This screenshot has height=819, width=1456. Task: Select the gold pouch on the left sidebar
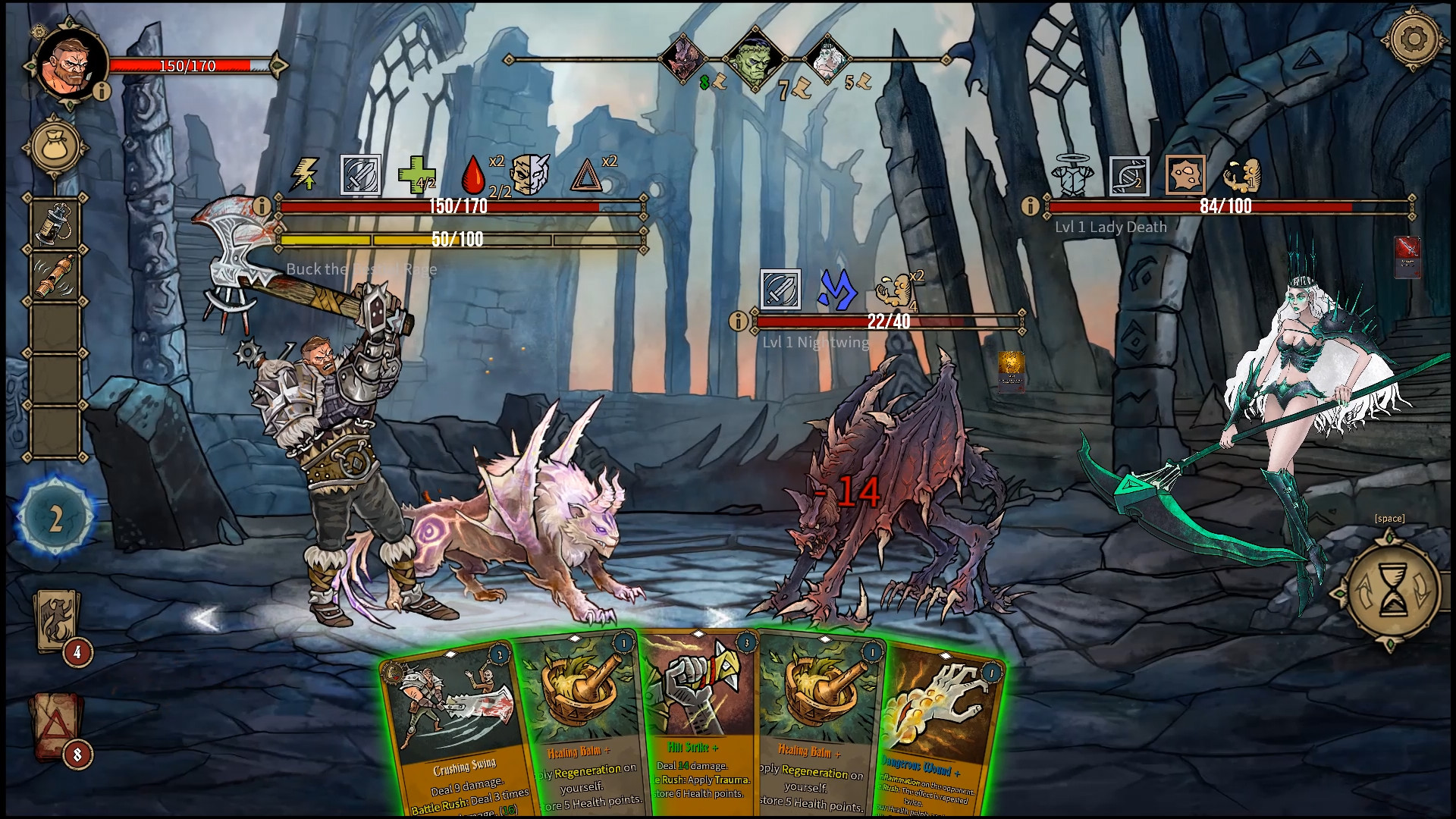(x=53, y=146)
